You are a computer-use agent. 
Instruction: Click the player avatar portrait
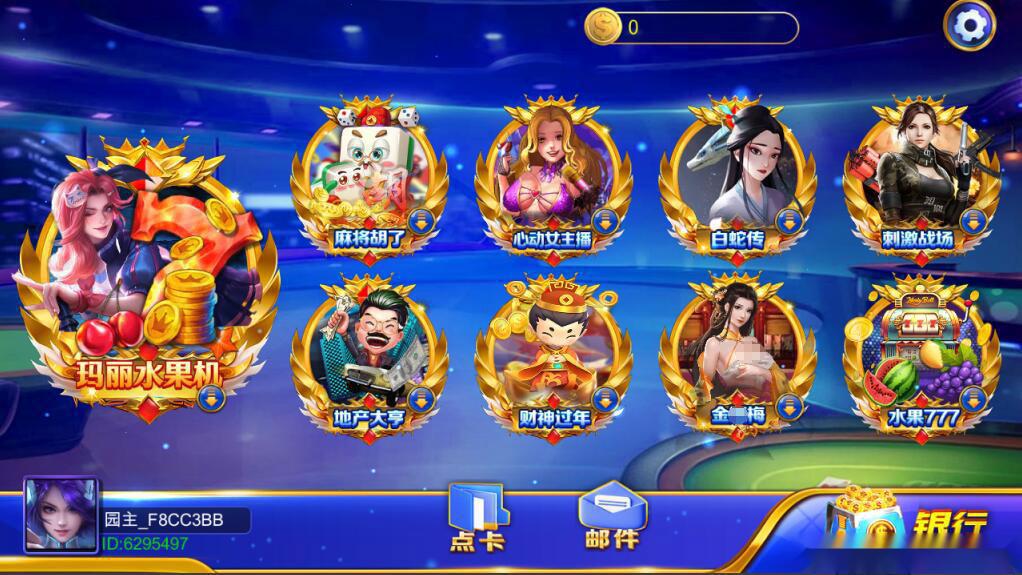[60, 516]
